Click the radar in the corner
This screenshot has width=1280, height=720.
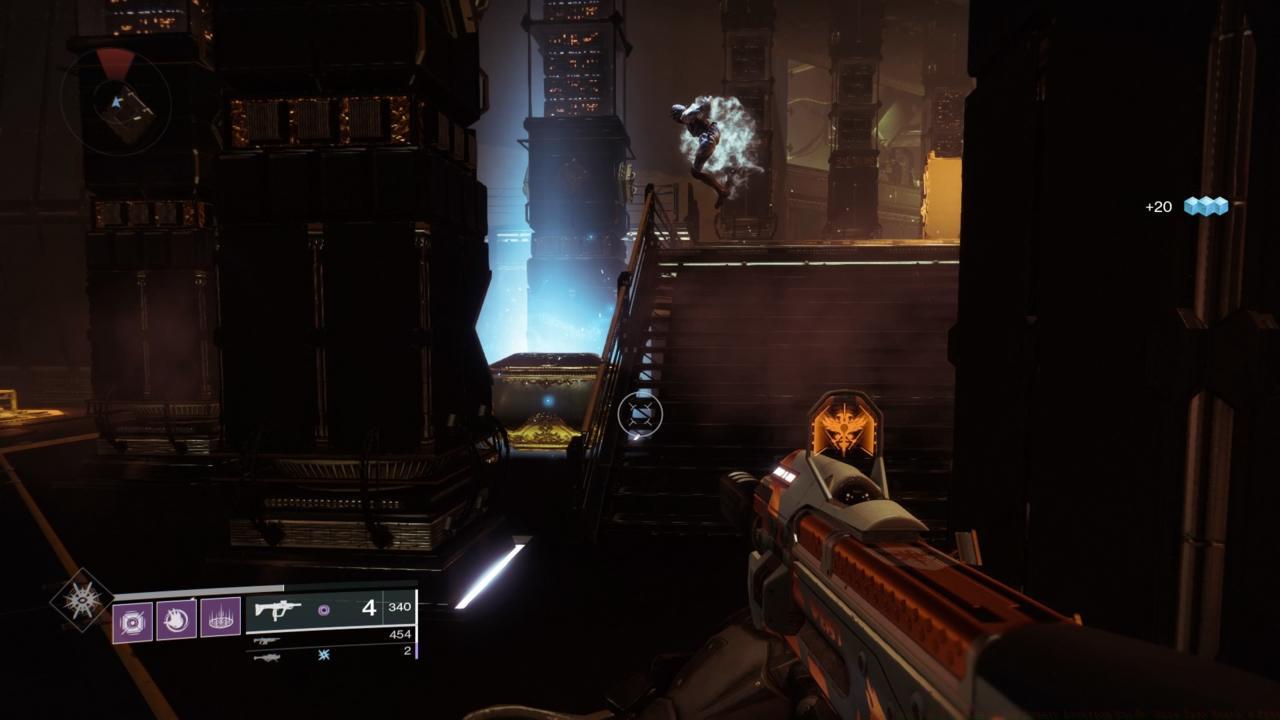click(x=116, y=102)
